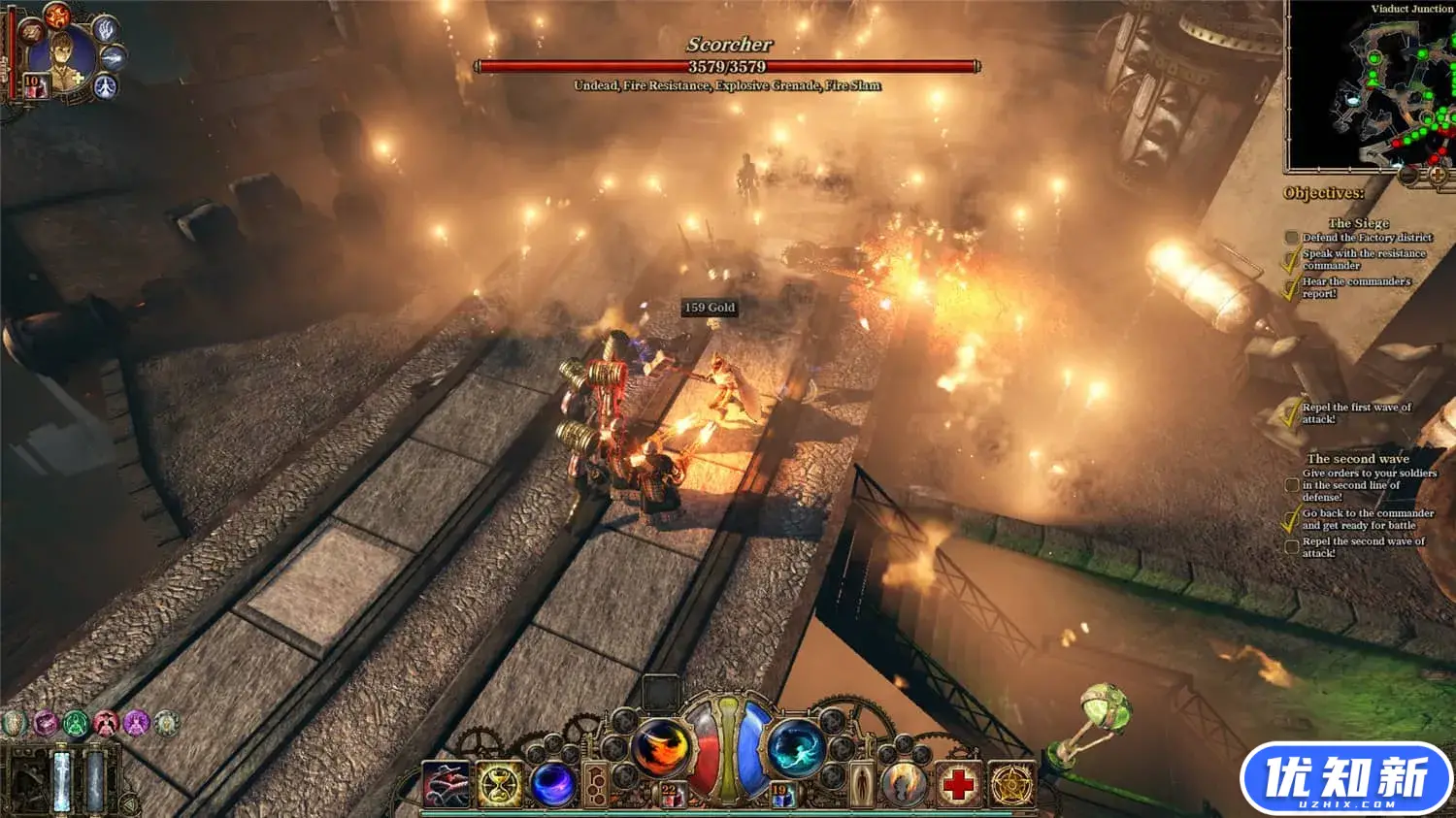This screenshot has width=1456, height=818.
Task: Use the hat-wearing hunter skill icon
Action: point(446,784)
